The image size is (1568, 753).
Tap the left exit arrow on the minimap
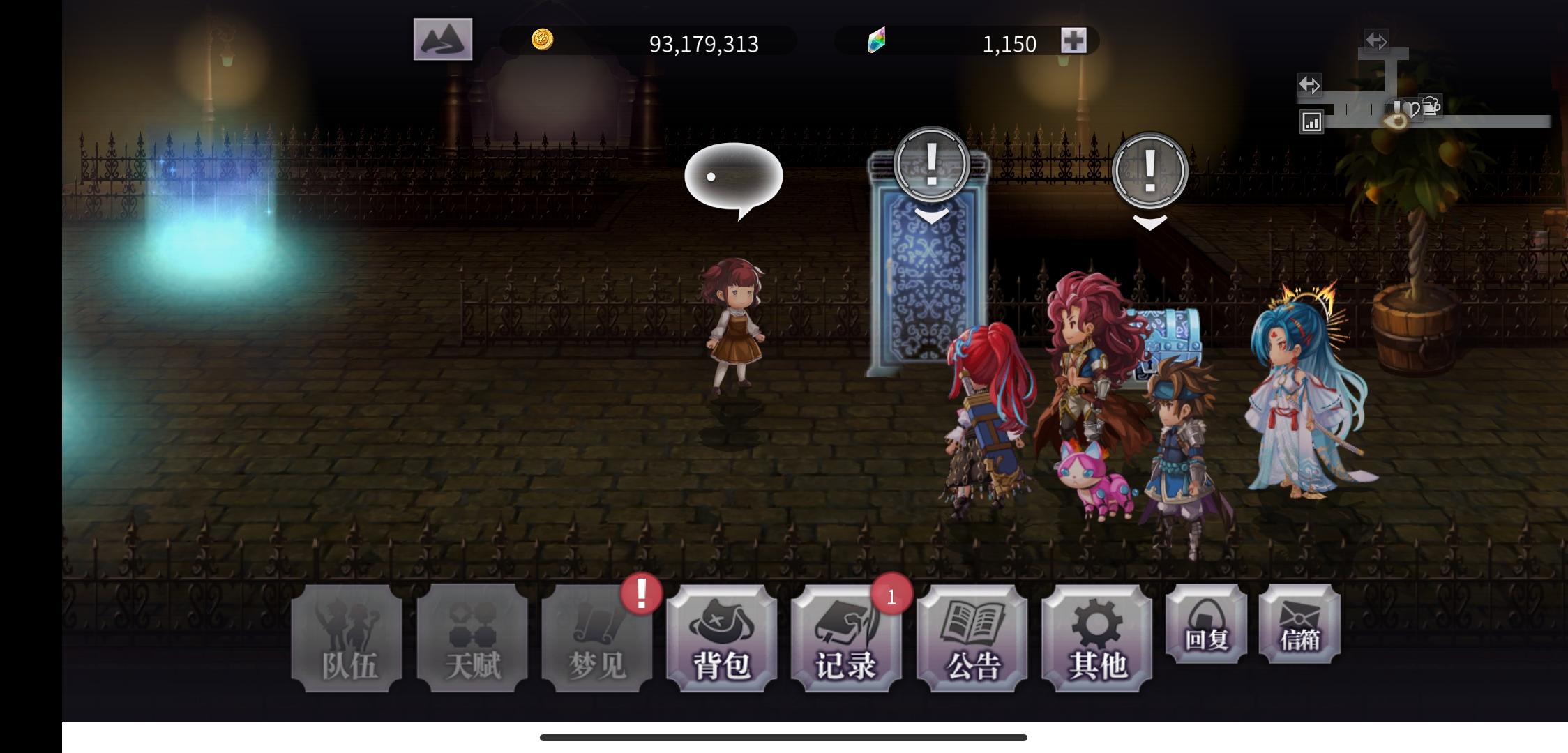[x=1309, y=84]
